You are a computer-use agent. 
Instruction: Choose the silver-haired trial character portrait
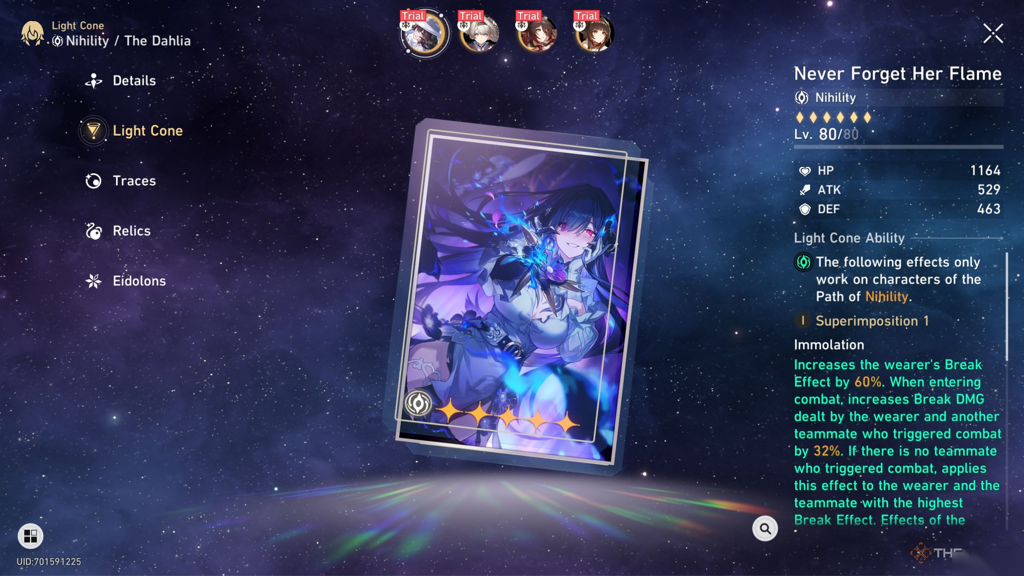480,34
